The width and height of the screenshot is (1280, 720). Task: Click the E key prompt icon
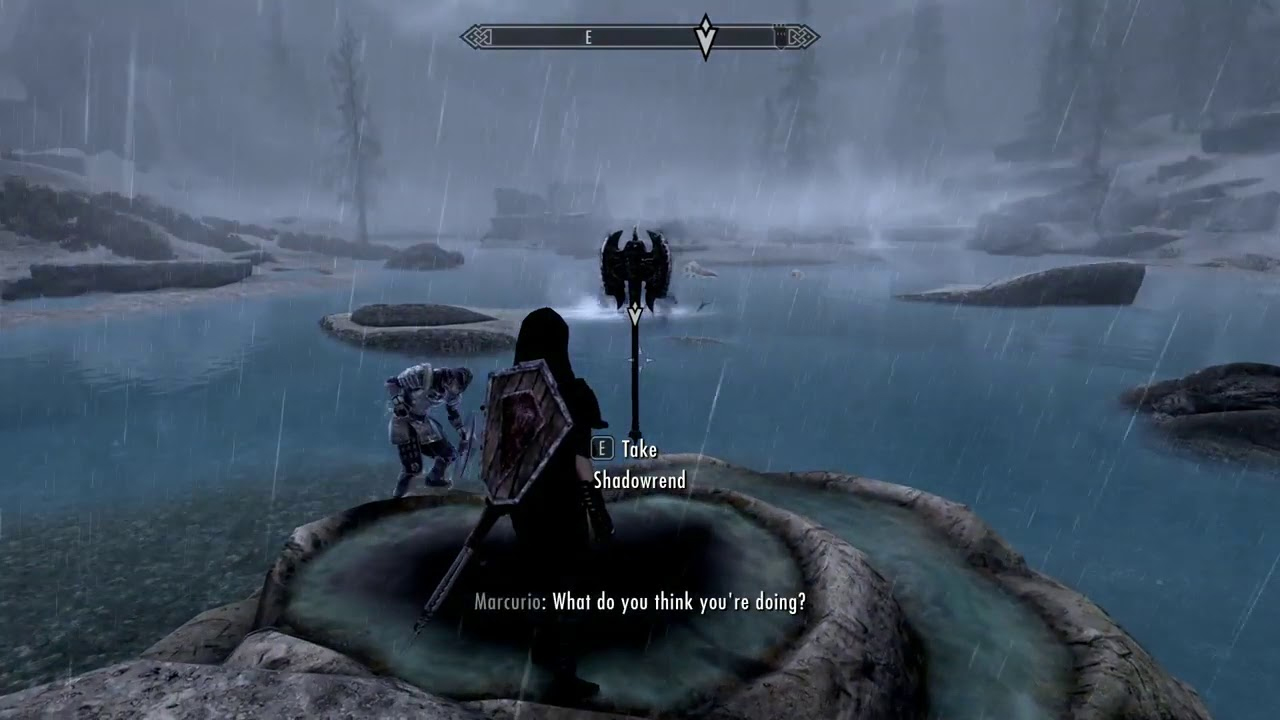pyautogui.click(x=600, y=450)
